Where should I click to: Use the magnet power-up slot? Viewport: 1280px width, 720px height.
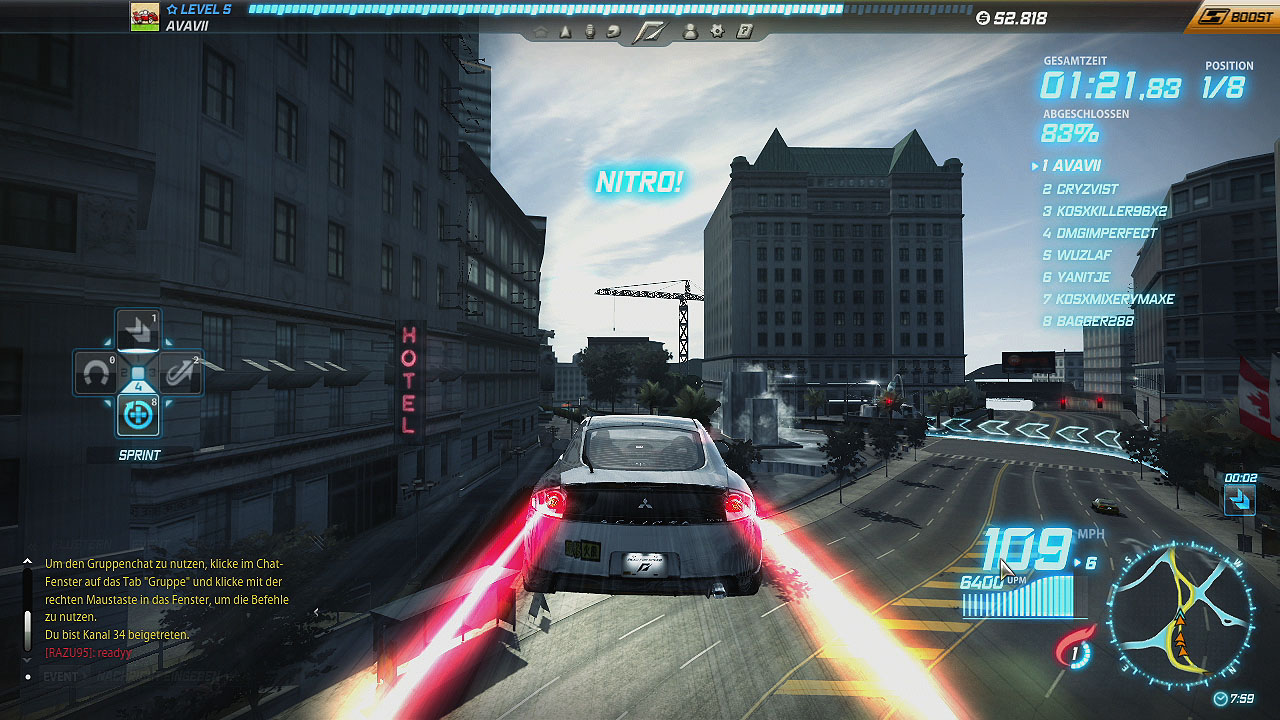97,374
